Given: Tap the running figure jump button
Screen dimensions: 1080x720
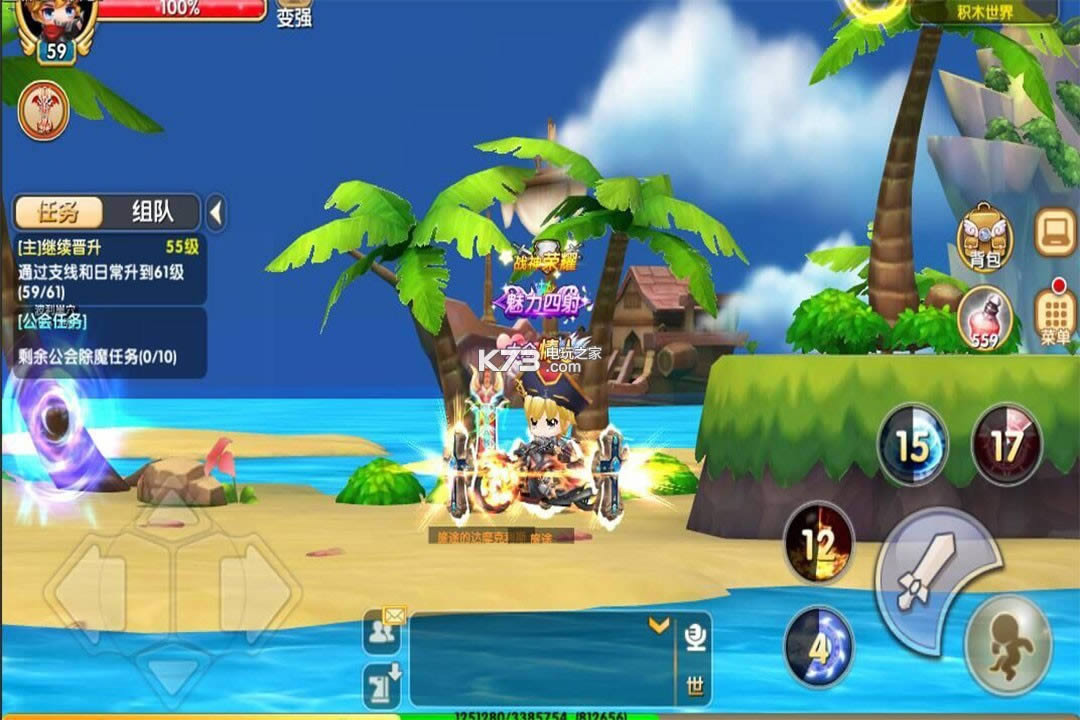Looking at the screenshot, I should tap(1008, 644).
